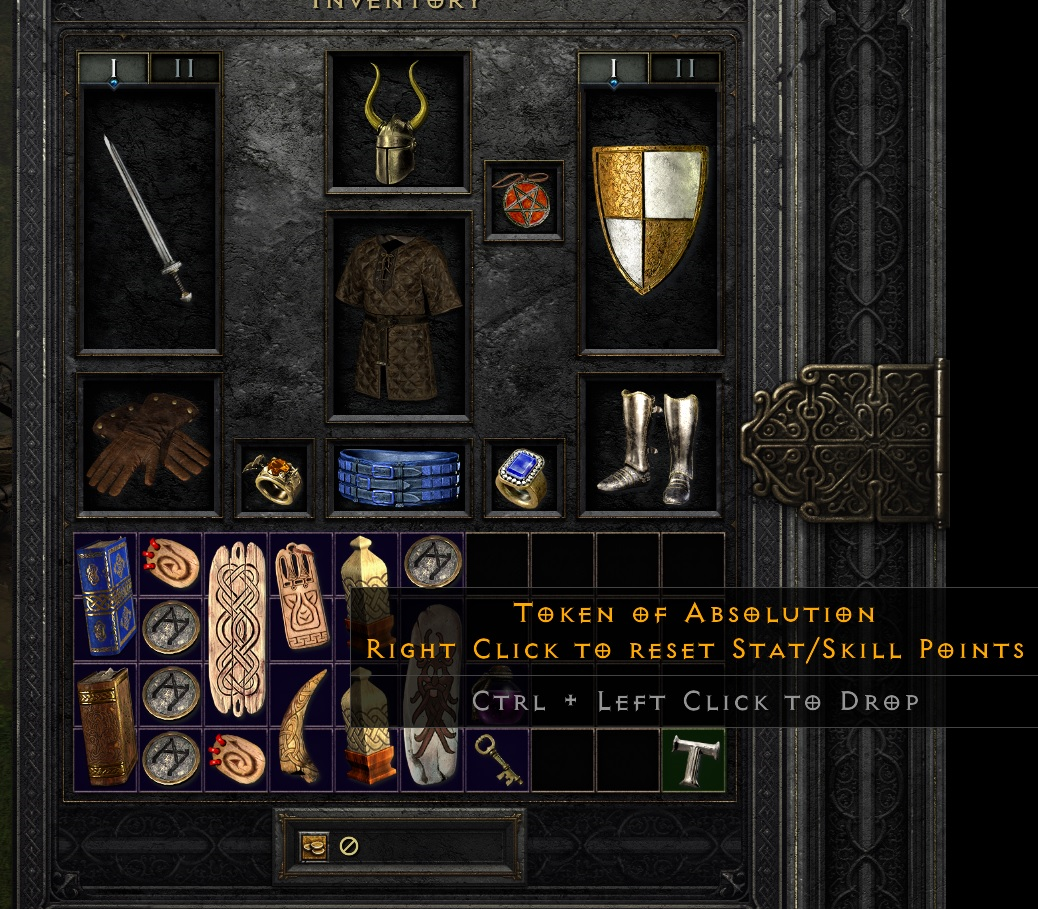The height and width of the screenshot is (909, 1038).
Task: Pick up the blue sapphire ring
Action: pos(523,478)
